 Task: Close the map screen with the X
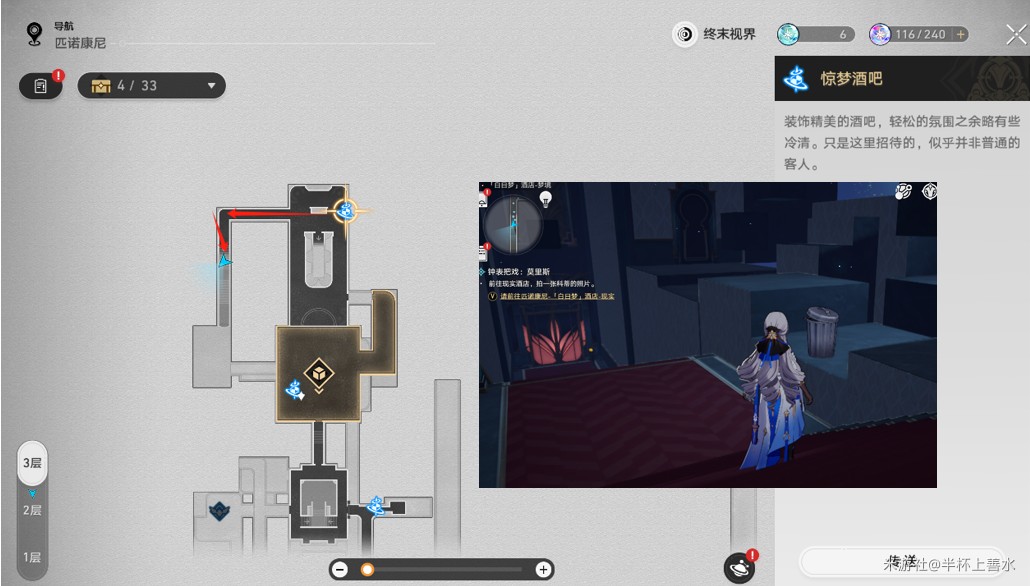[1015, 35]
